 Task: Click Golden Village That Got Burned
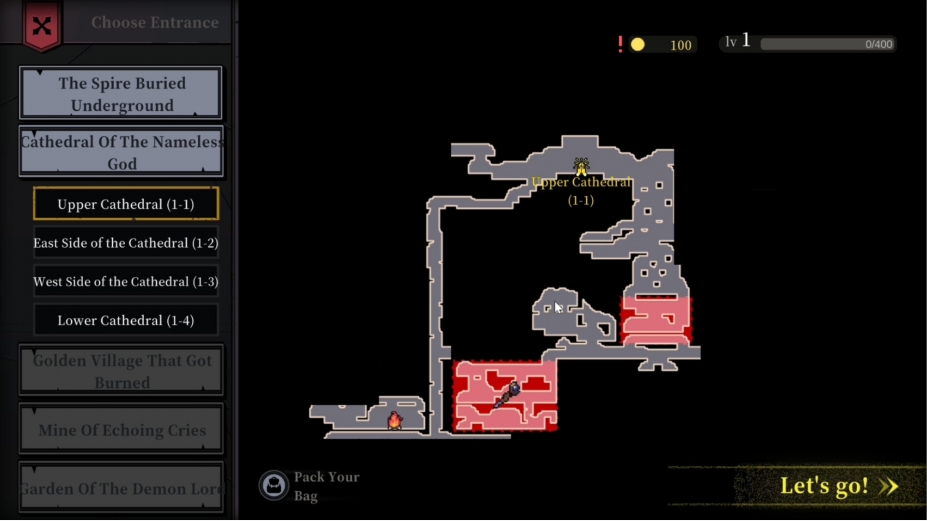(121, 371)
